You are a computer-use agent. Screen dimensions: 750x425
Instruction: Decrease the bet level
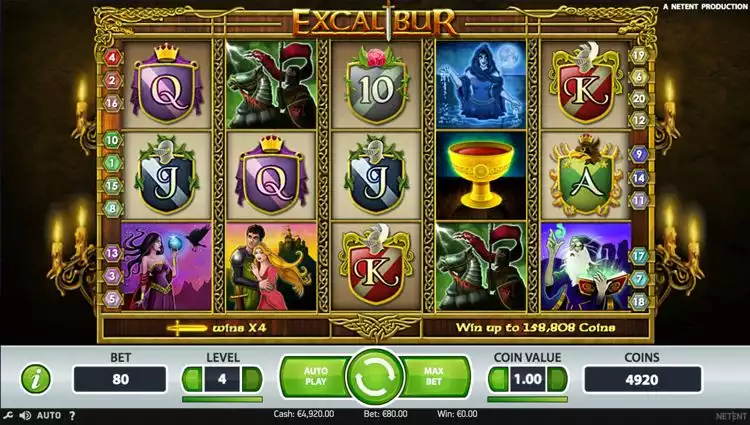pos(192,379)
